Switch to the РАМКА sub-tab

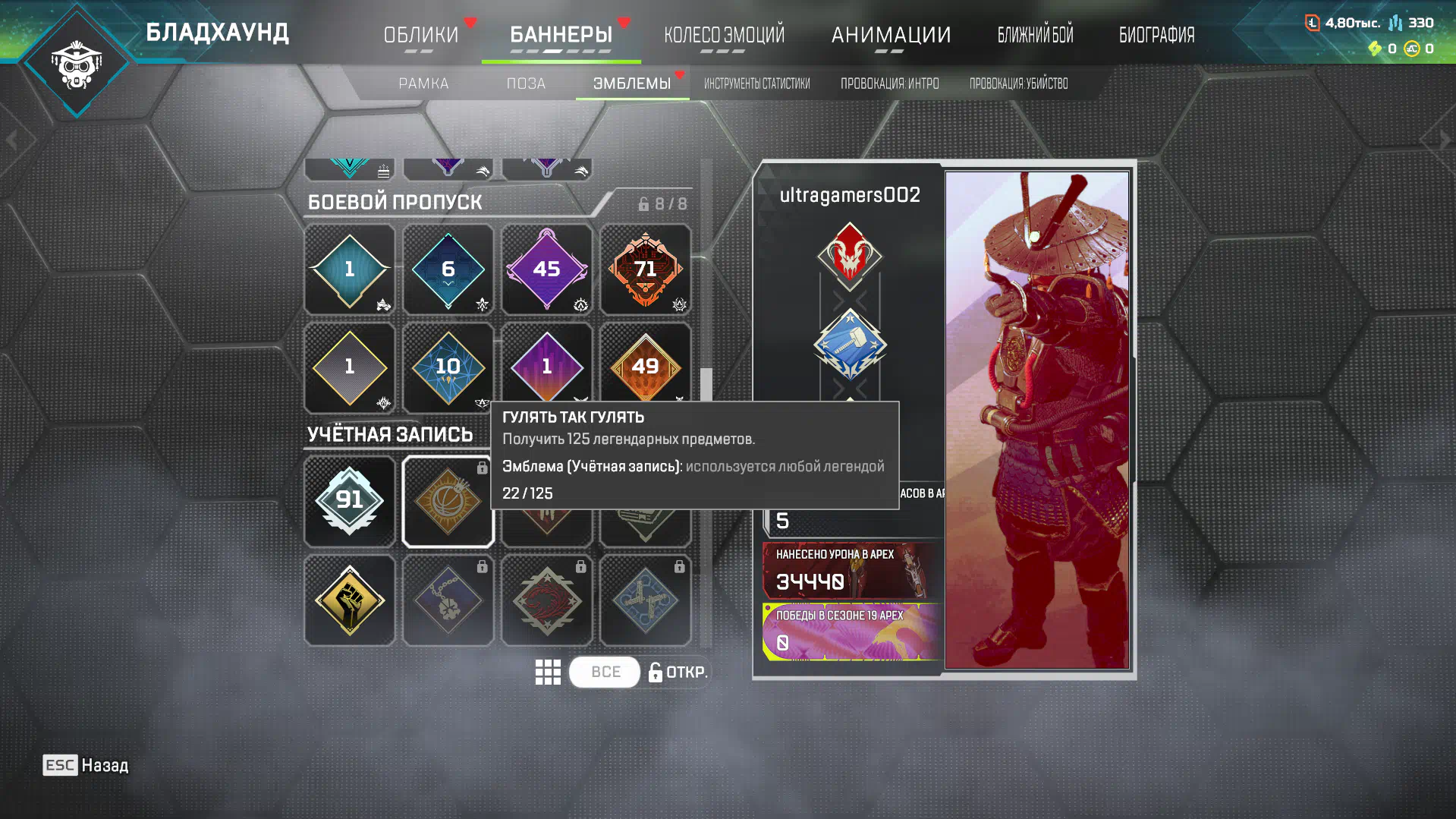tap(423, 83)
